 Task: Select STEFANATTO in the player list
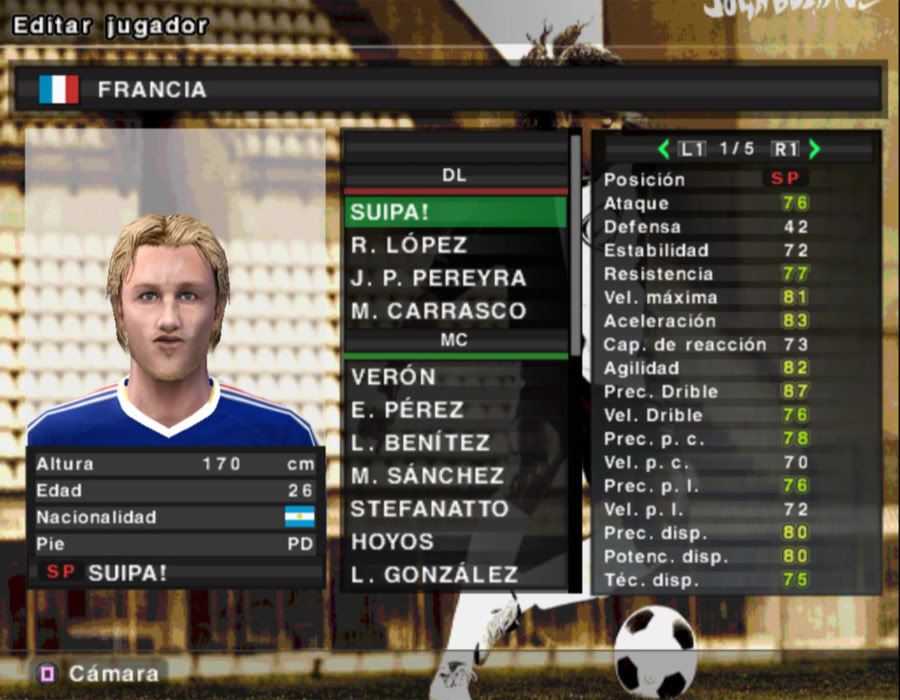coord(455,509)
